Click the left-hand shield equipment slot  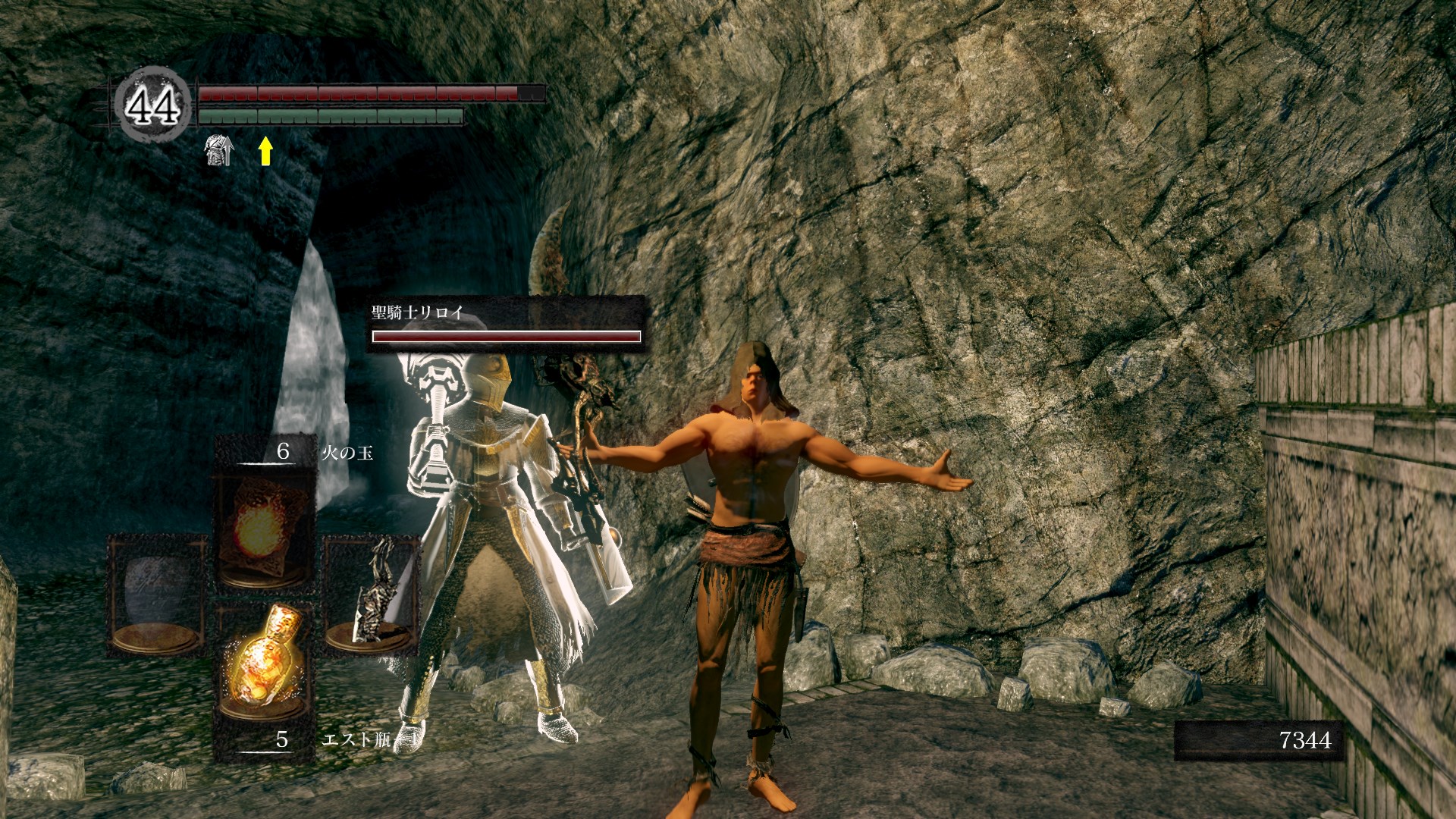(157, 594)
